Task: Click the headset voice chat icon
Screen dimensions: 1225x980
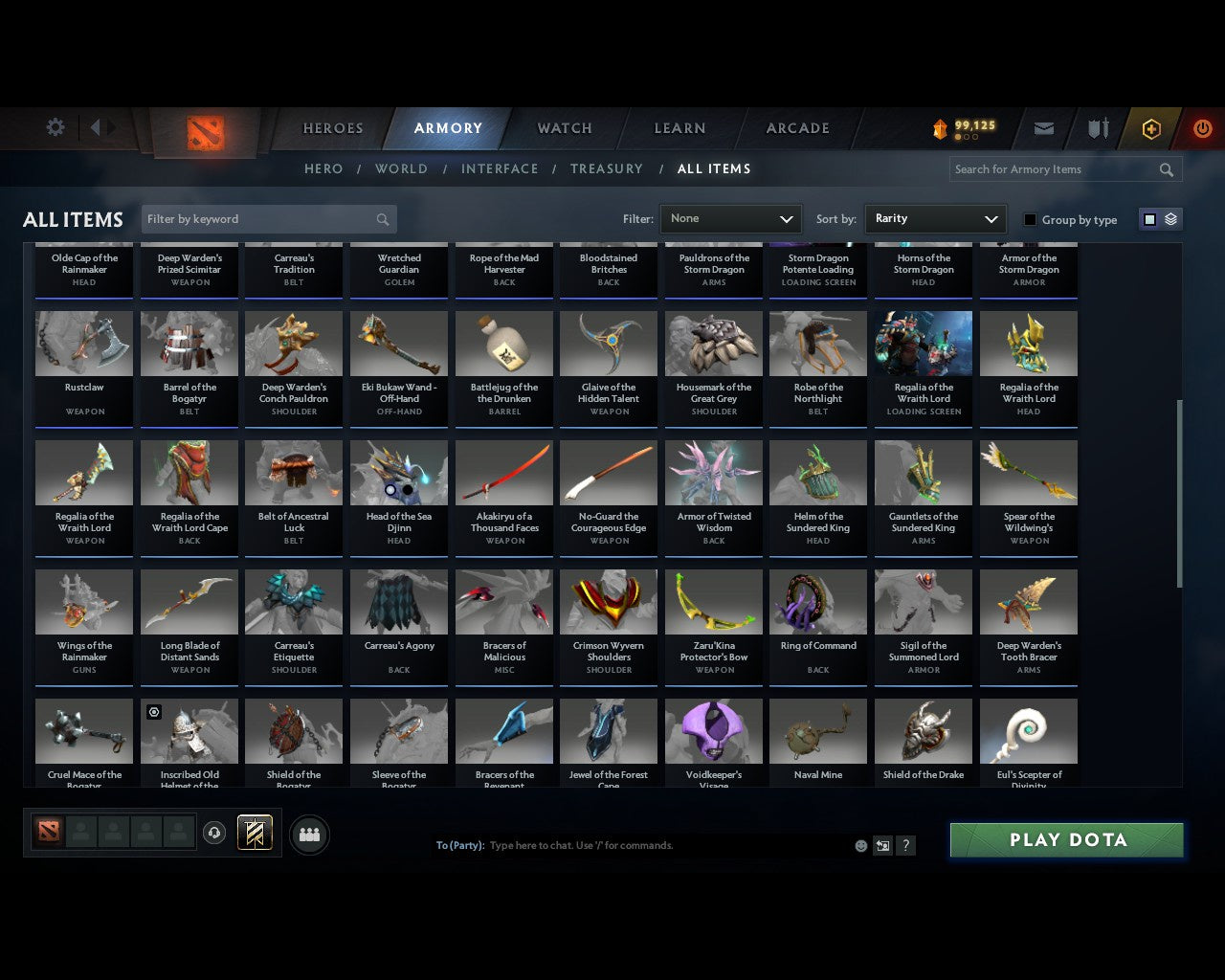Action: coord(214,835)
